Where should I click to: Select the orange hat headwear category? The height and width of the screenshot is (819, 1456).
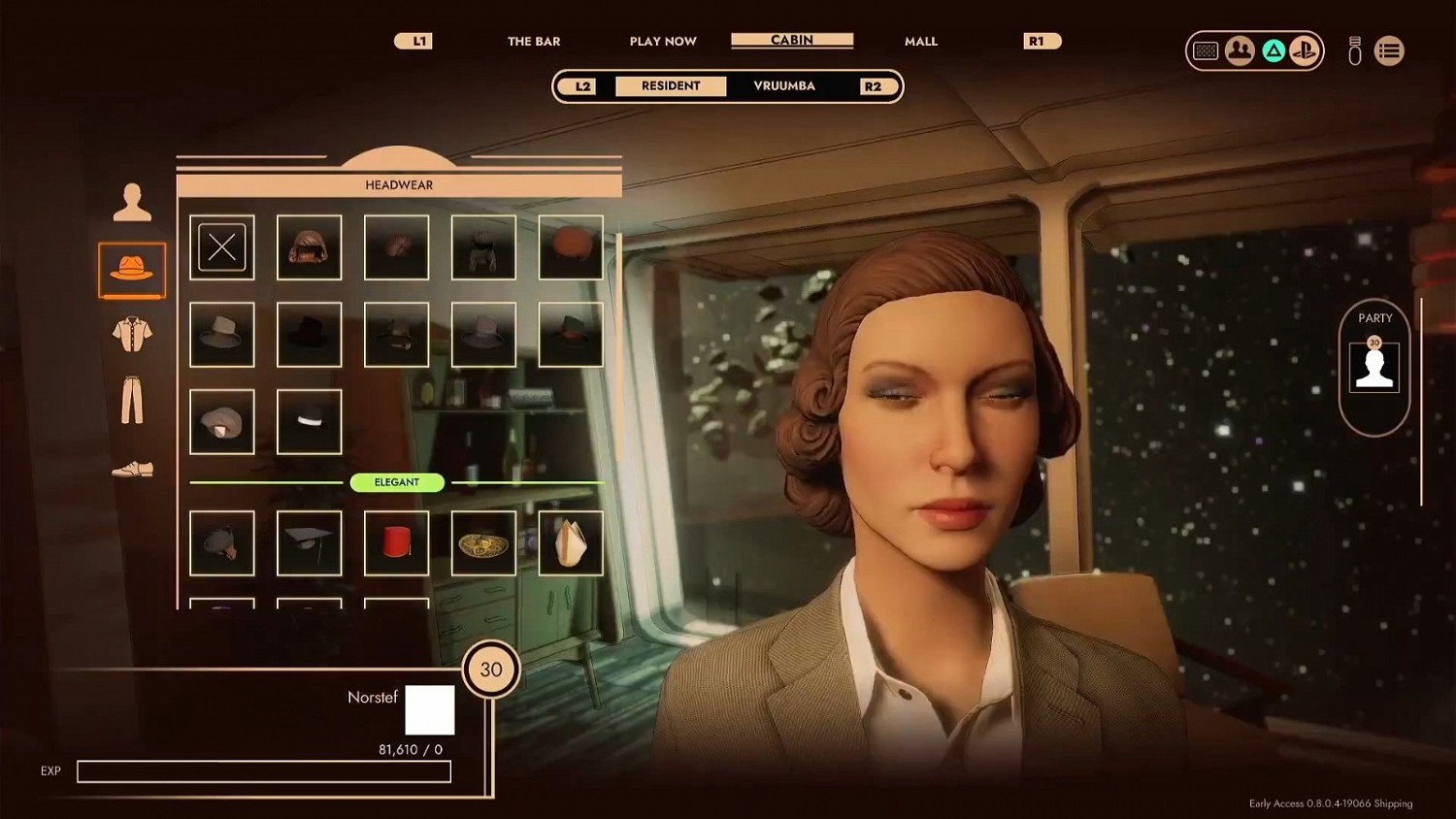coord(132,269)
